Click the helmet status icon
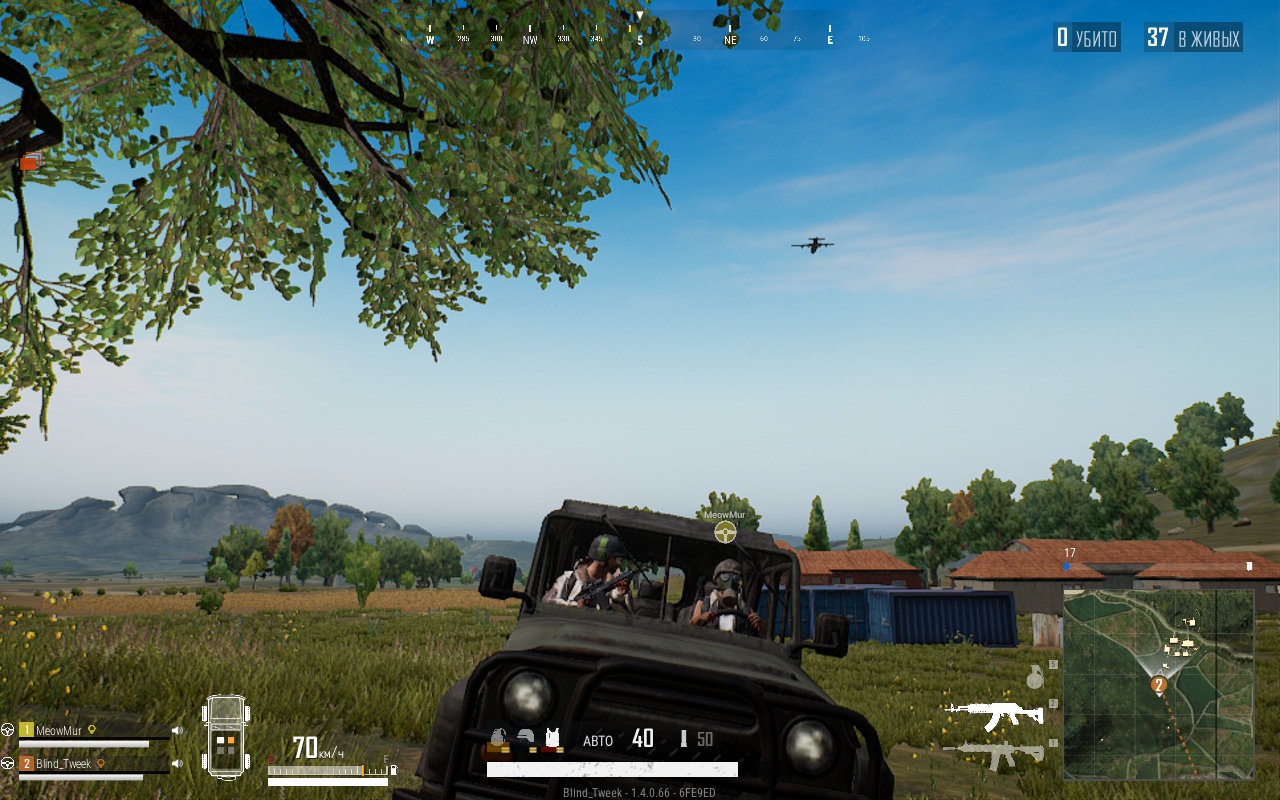Screen dimensions: 1280x800 (525, 739)
